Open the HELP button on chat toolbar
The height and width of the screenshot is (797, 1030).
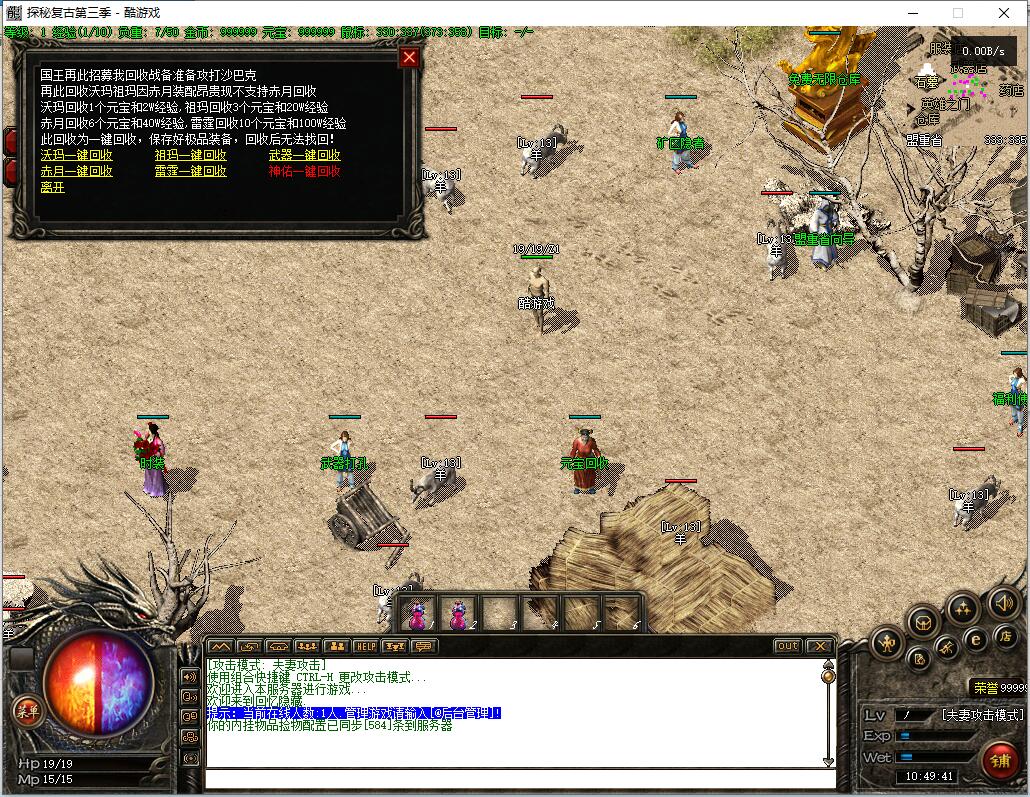365,646
